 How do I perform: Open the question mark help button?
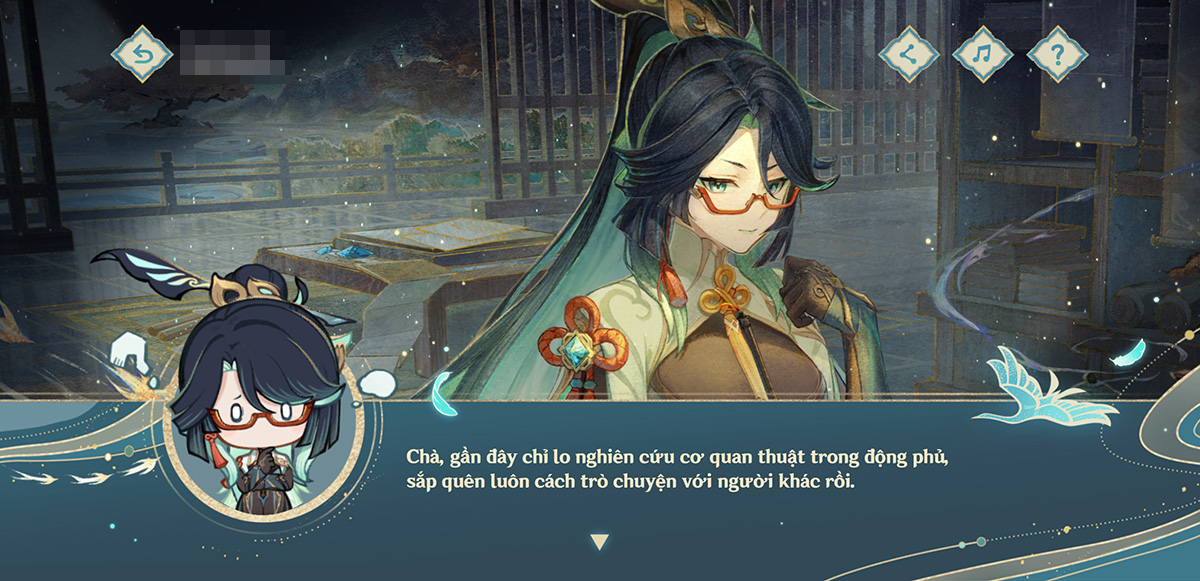(x=1057, y=54)
